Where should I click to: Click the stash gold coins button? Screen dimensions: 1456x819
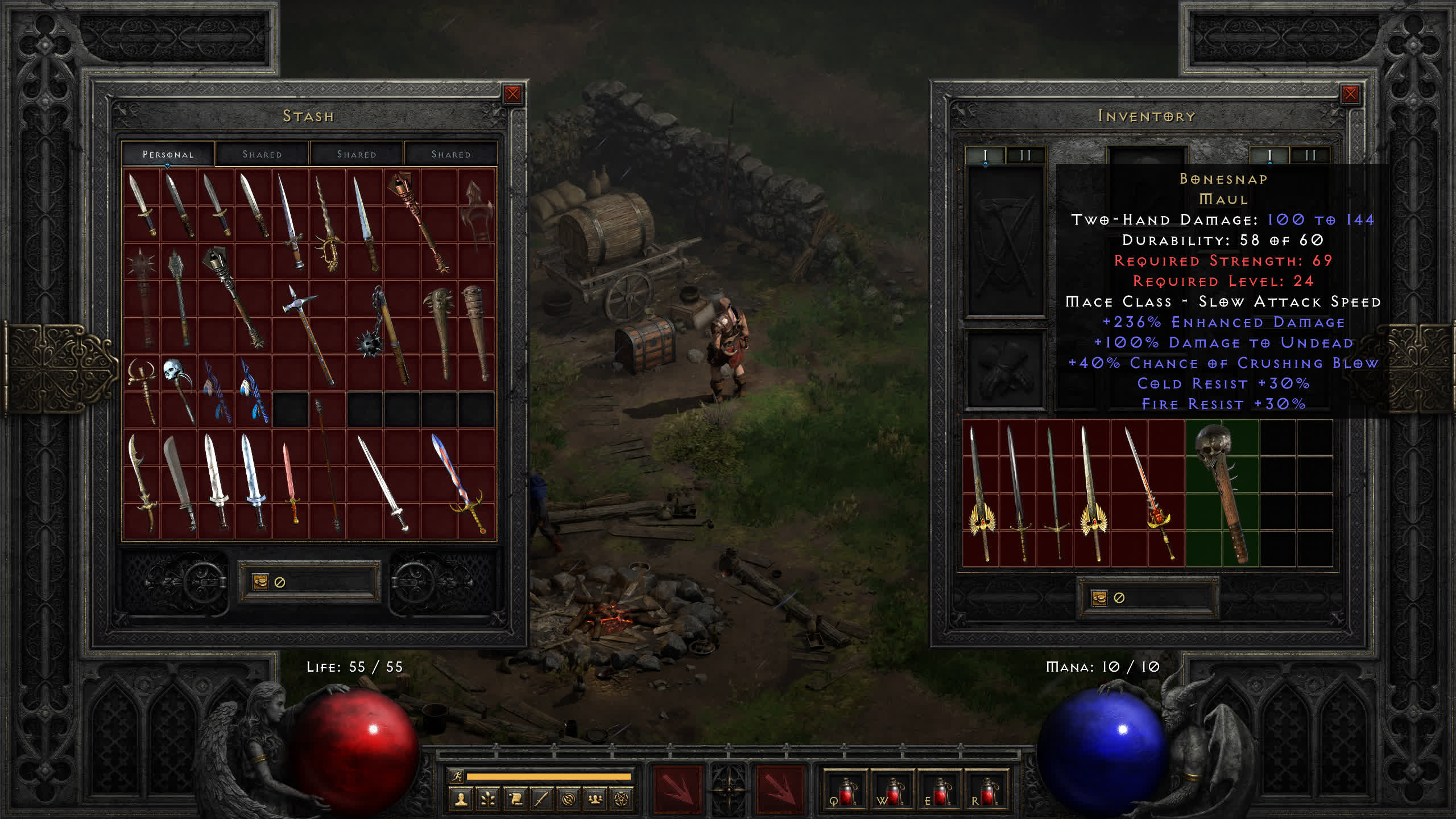(x=260, y=582)
